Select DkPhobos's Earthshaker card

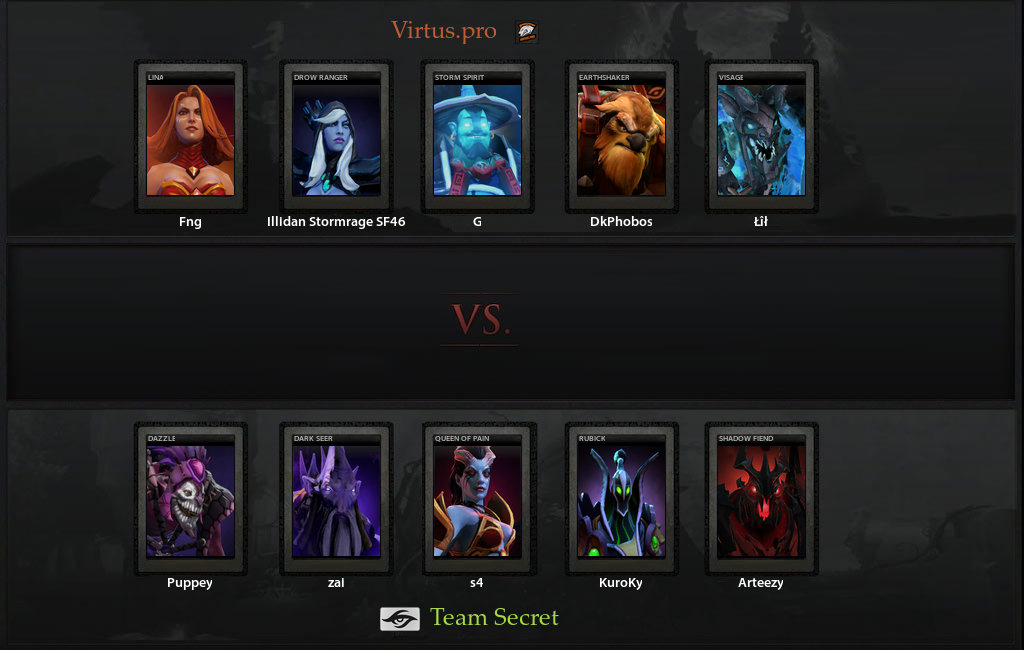[x=621, y=137]
